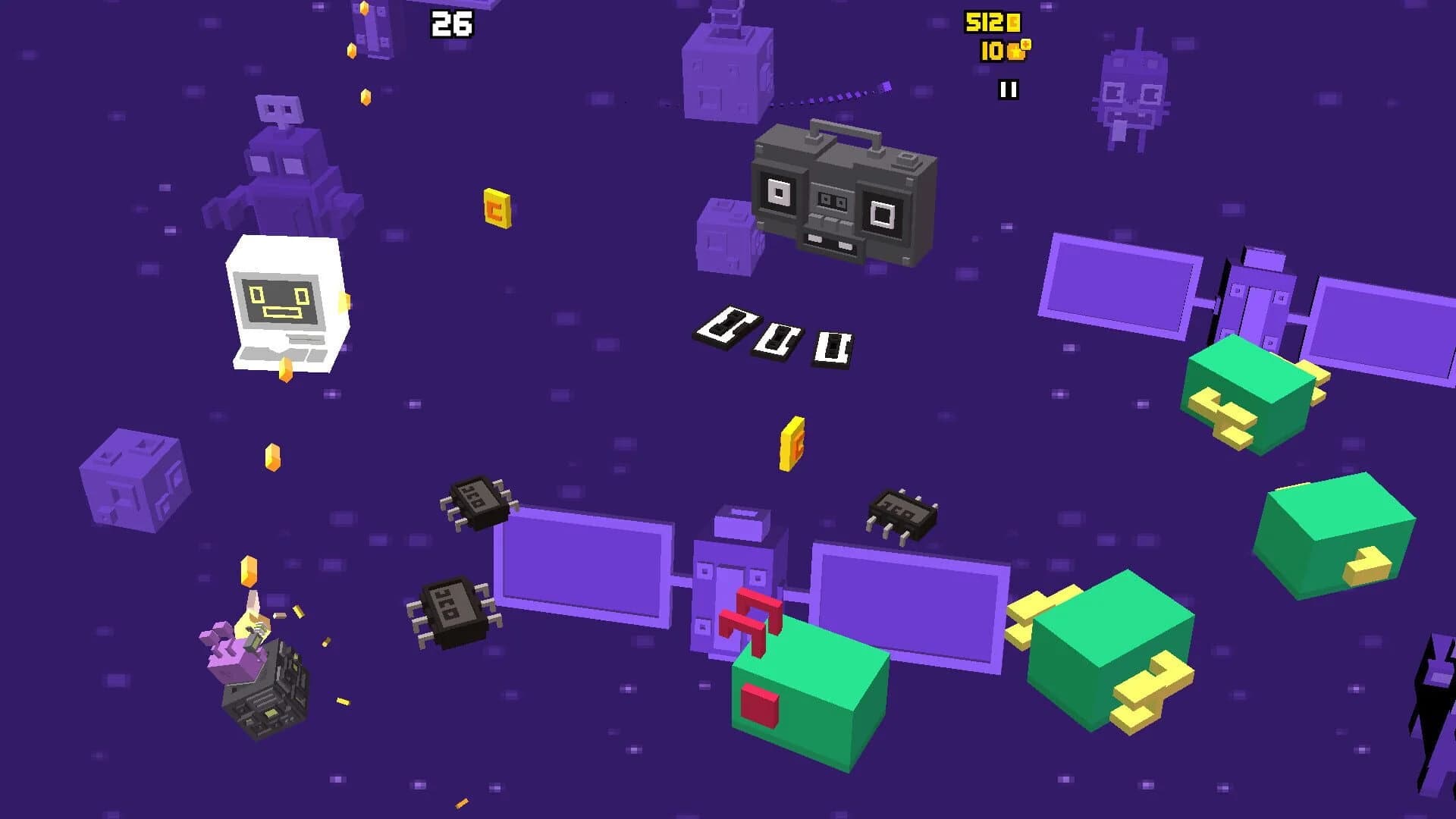Pause the game with the pause icon
Viewport: 1456px width, 819px height.
point(1009,91)
